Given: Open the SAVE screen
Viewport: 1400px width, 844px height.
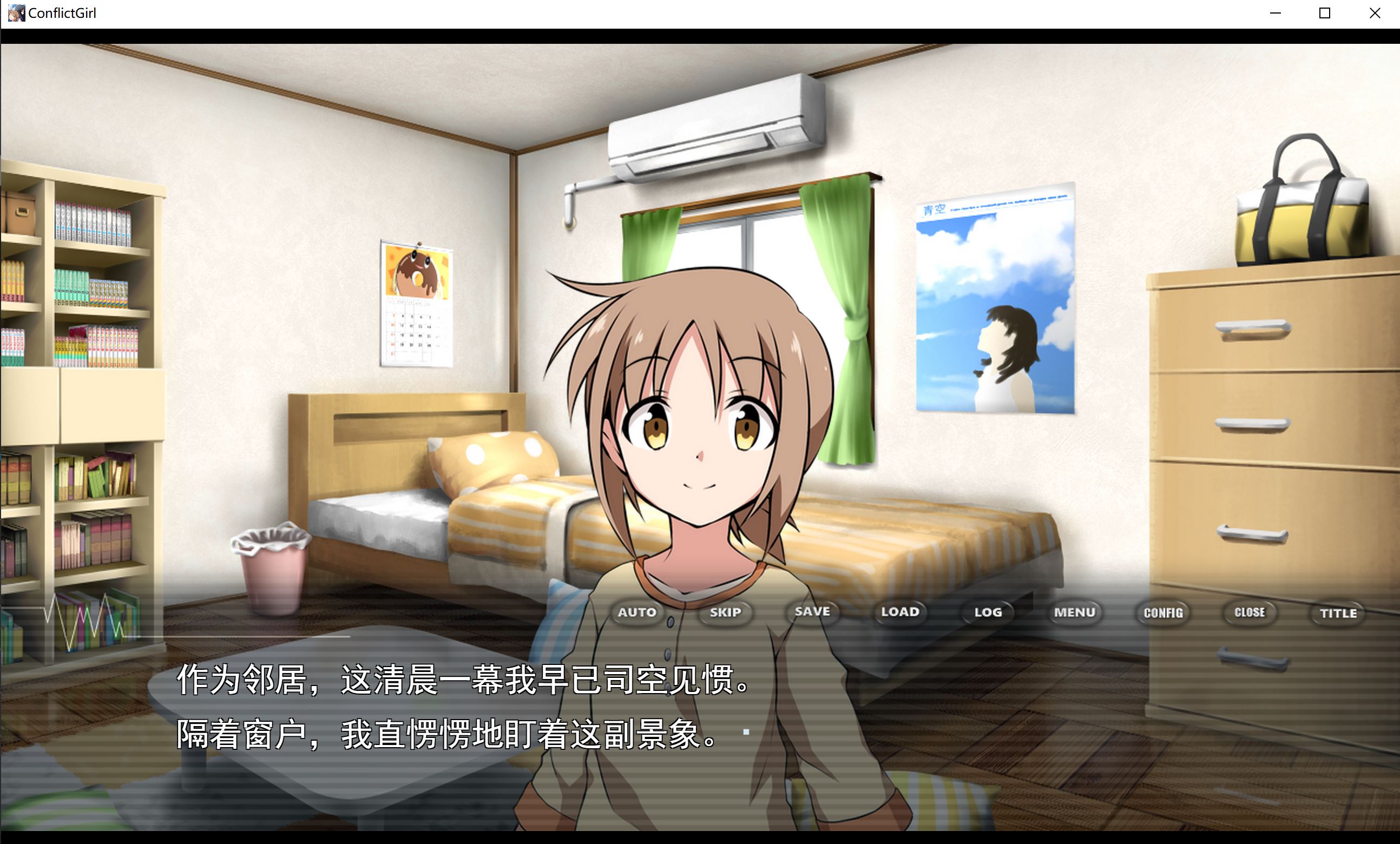Looking at the screenshot, I should click(x=812, y=612).
